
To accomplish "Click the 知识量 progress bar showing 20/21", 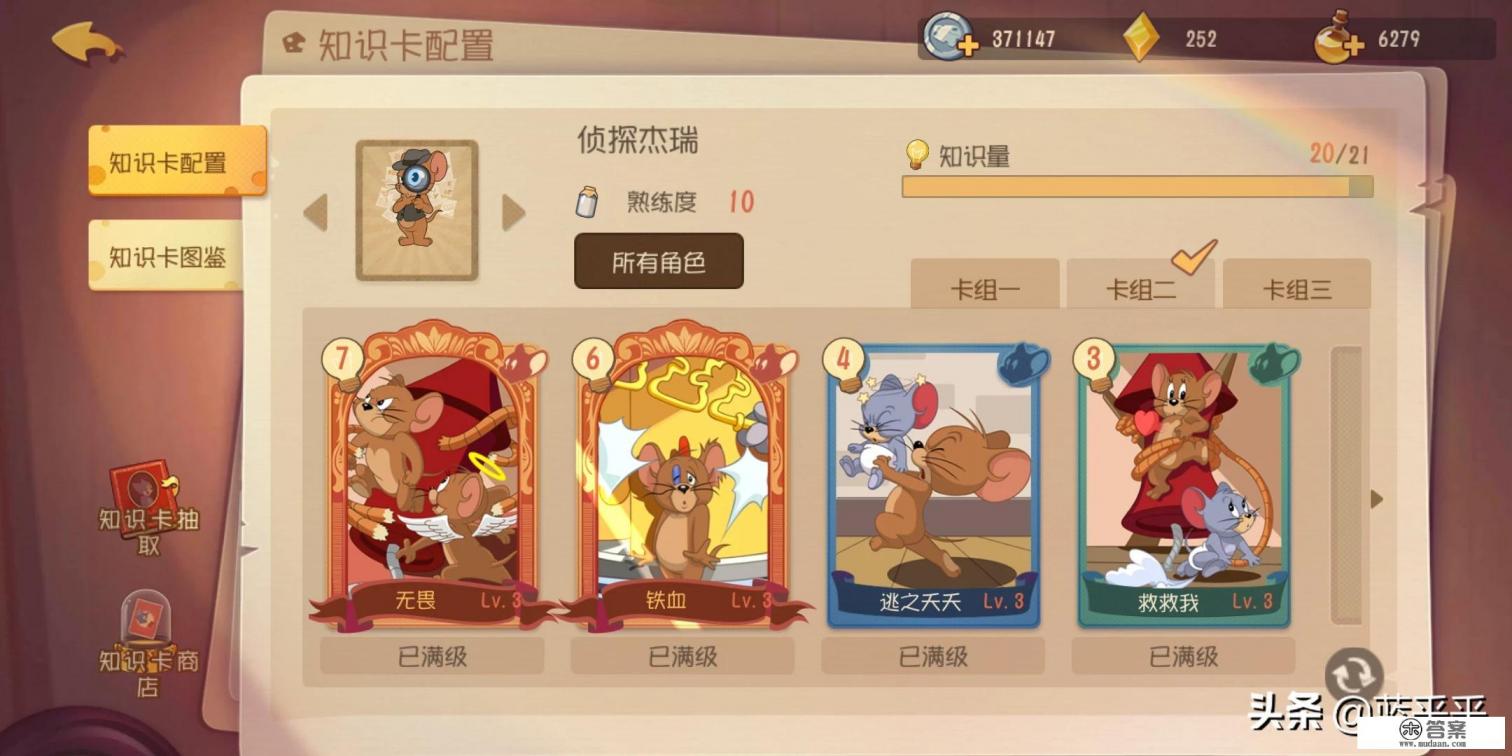I will click(1140, 187).
